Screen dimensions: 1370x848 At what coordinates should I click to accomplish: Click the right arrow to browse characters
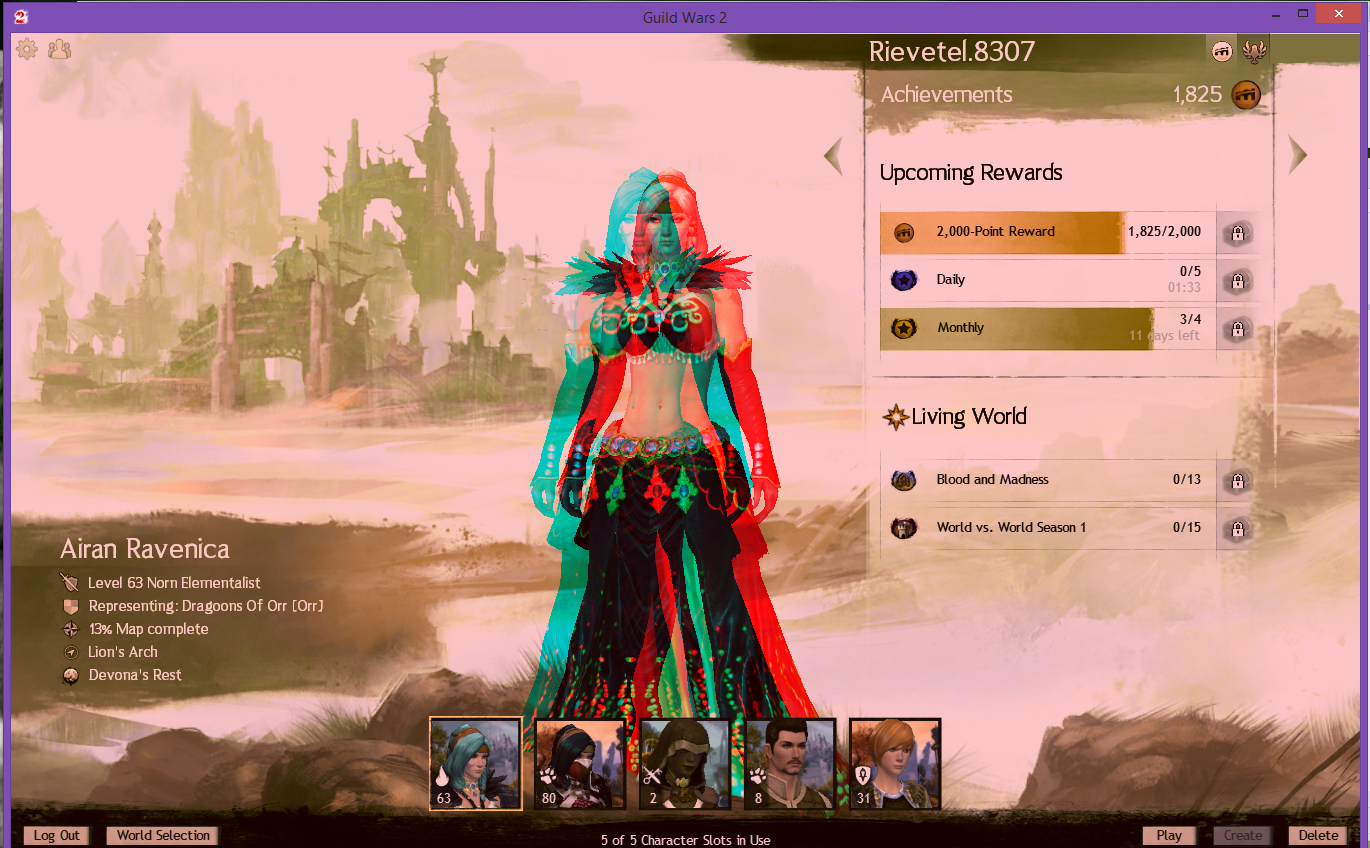tap(1297, 155)
